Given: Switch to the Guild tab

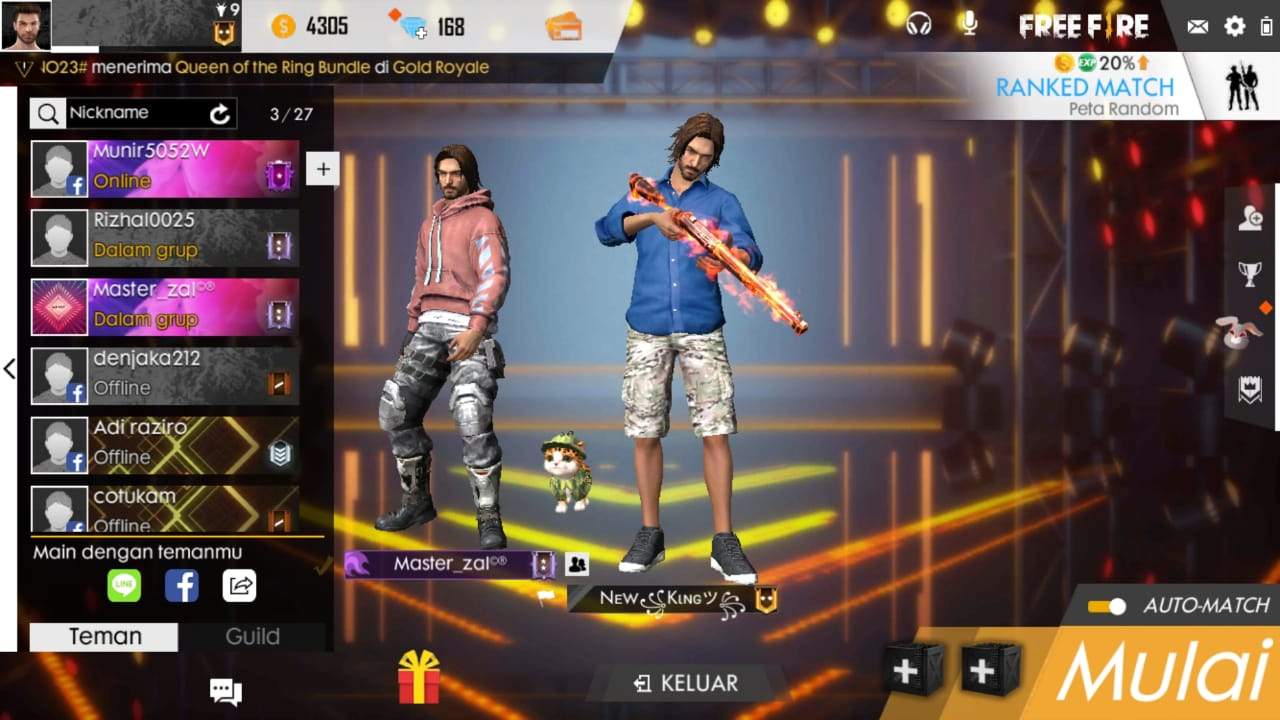Looking at the screenshot, I should (x=251, y=636).
